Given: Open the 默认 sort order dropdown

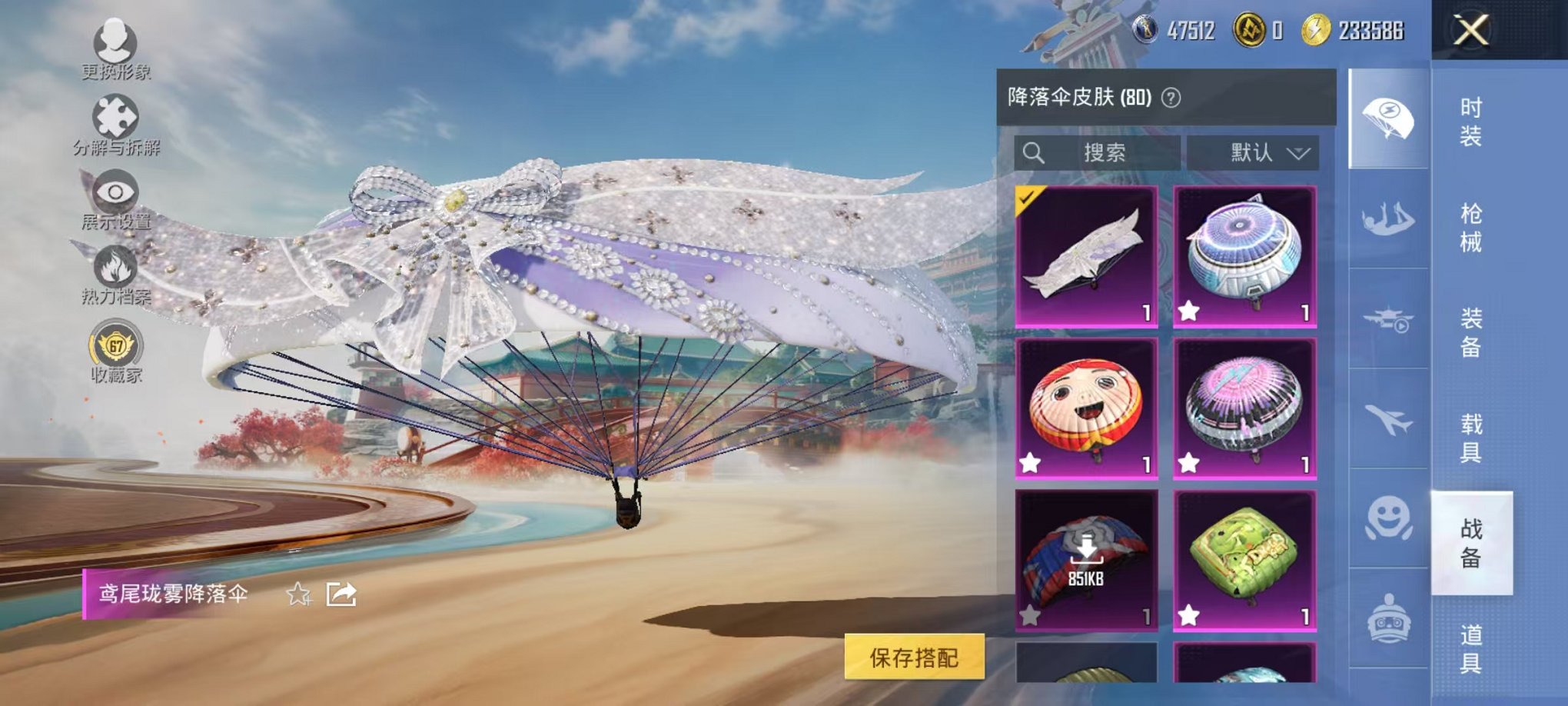Looking at the screenshot, I should tap(1256, 152).
